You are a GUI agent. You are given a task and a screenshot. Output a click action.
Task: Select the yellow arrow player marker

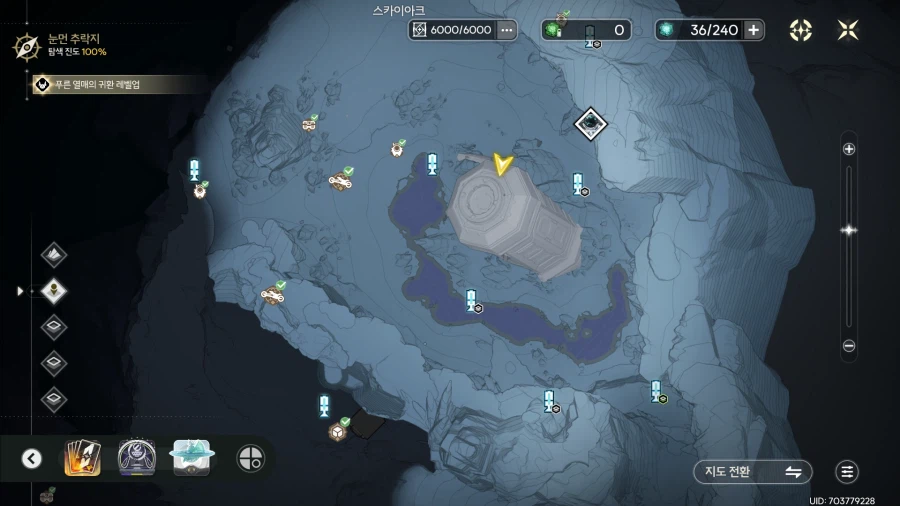[502, 164]
